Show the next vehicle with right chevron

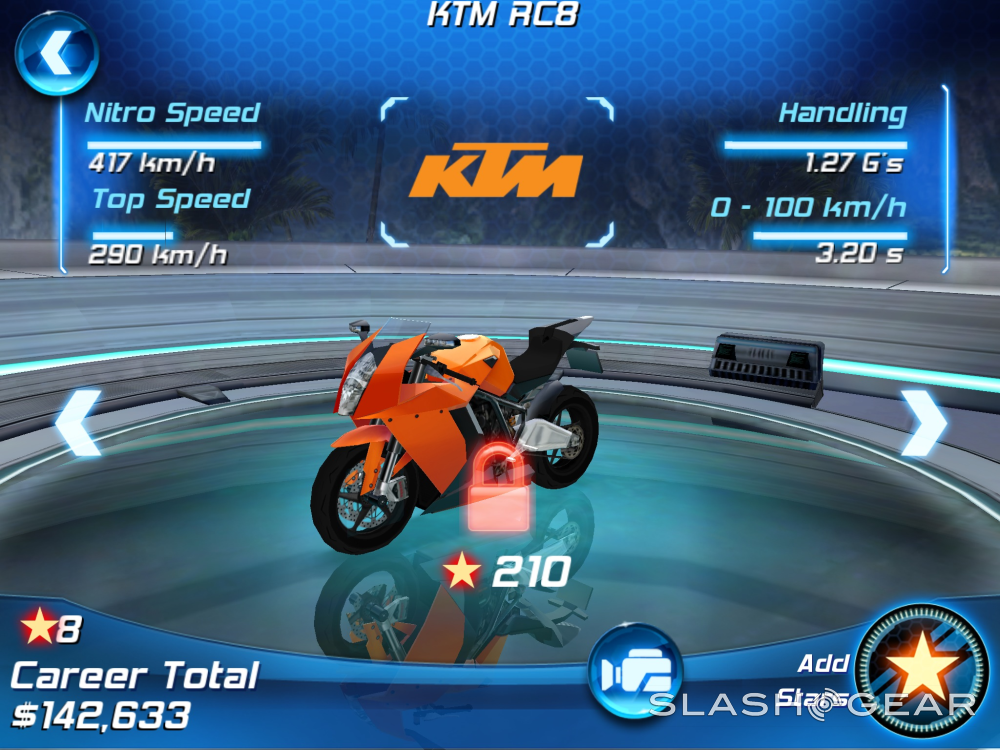(923, 423)
